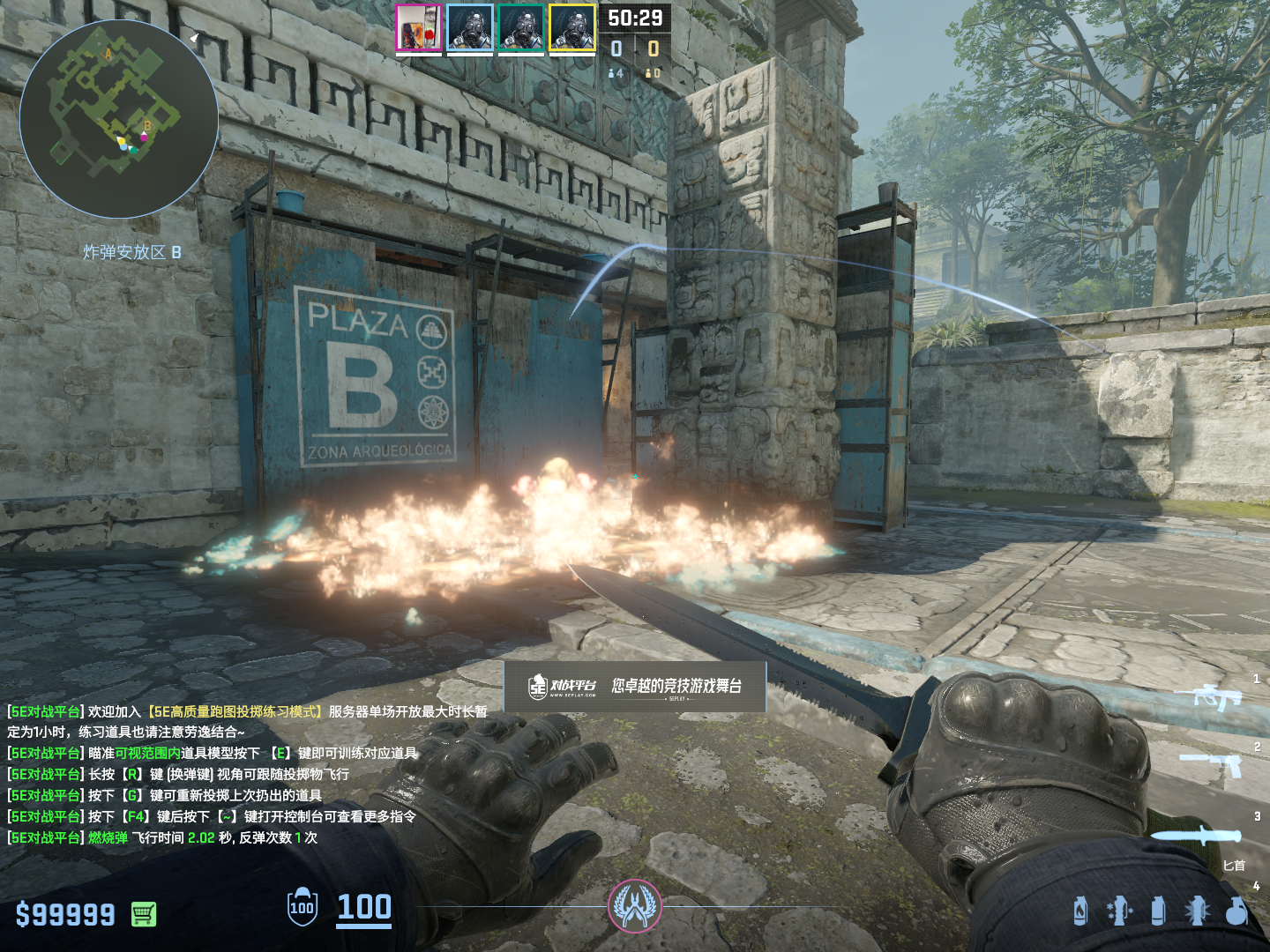
Task: Click the 5E platform banner overlay
Action: pos(635,686)
